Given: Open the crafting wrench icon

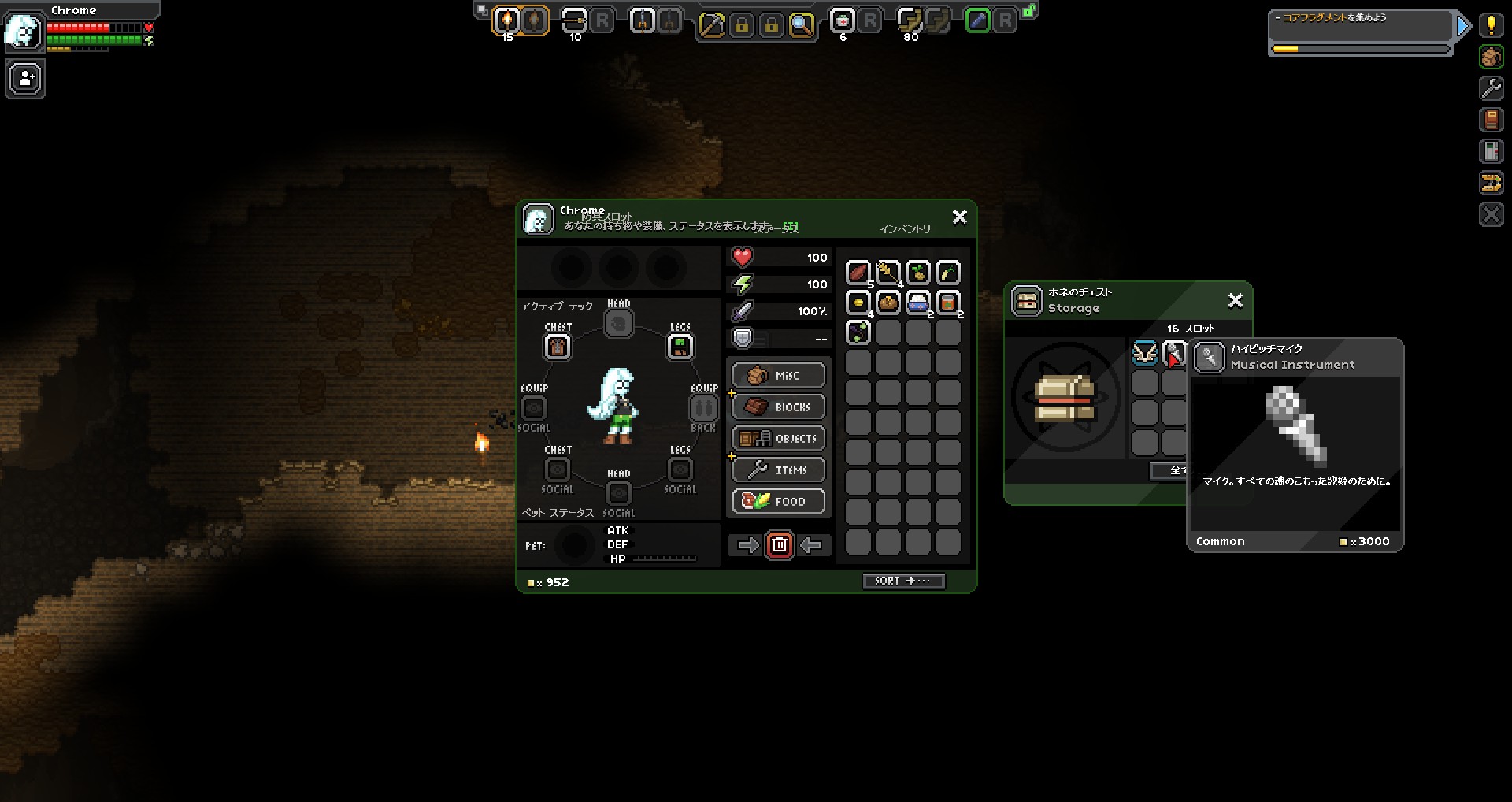Looking at the screenshot, I should pyautogui.click(x=1491, y=88).
